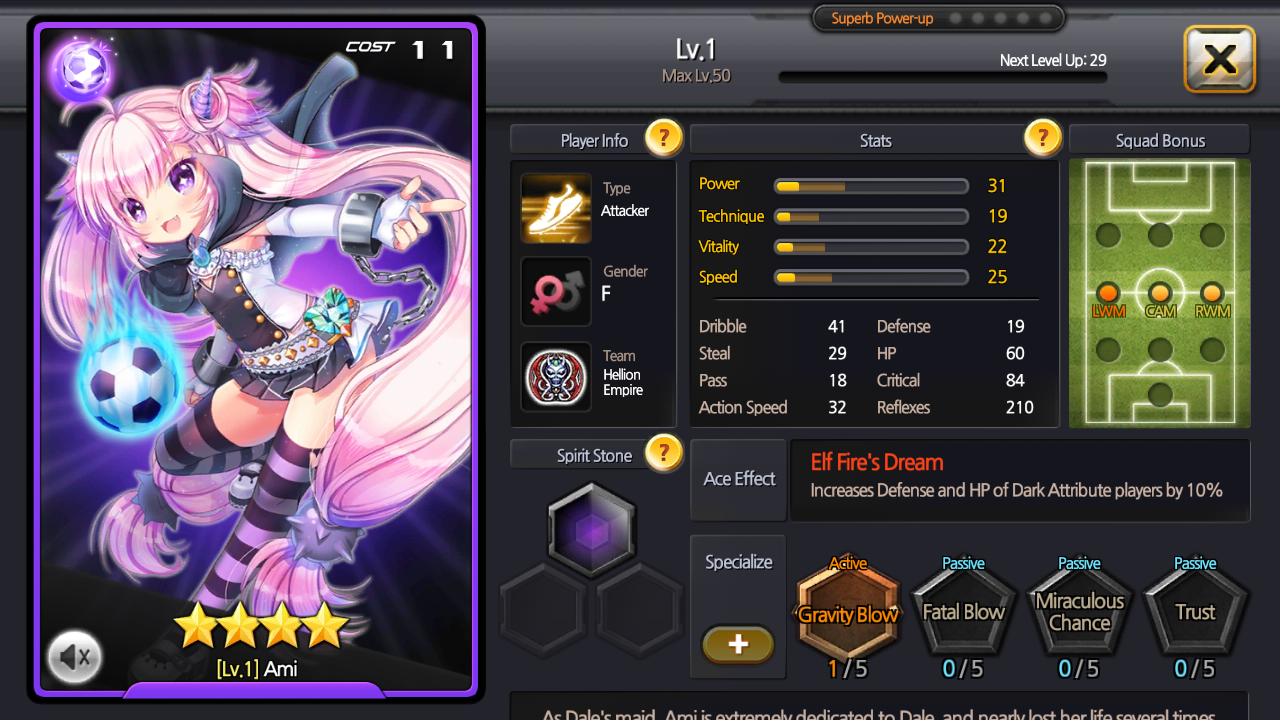Click the Elf Fire's Dream ace effect link

[875, 462]
